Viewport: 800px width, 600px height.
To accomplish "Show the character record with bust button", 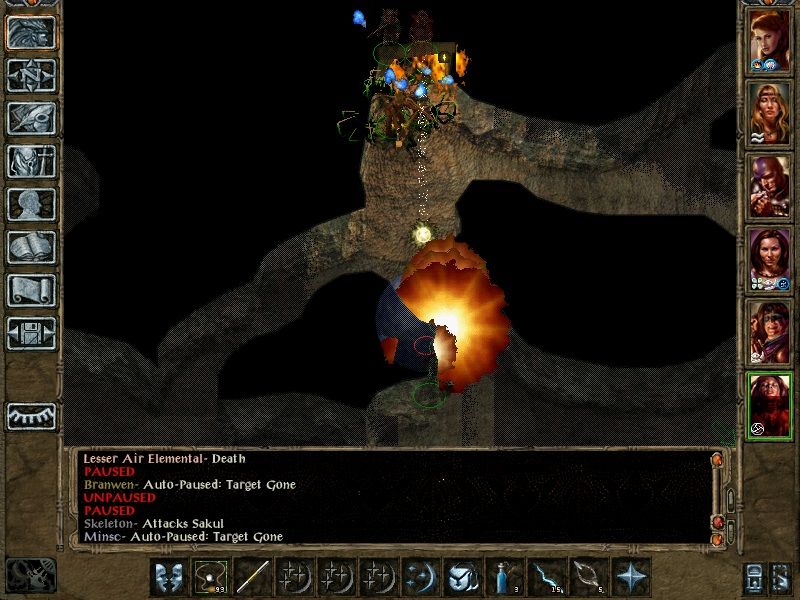I will (x=31, y=204).
